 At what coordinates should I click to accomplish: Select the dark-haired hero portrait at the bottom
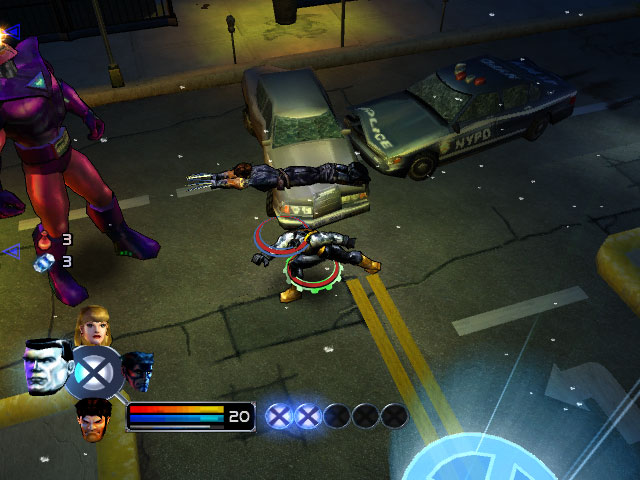point(94,415)
